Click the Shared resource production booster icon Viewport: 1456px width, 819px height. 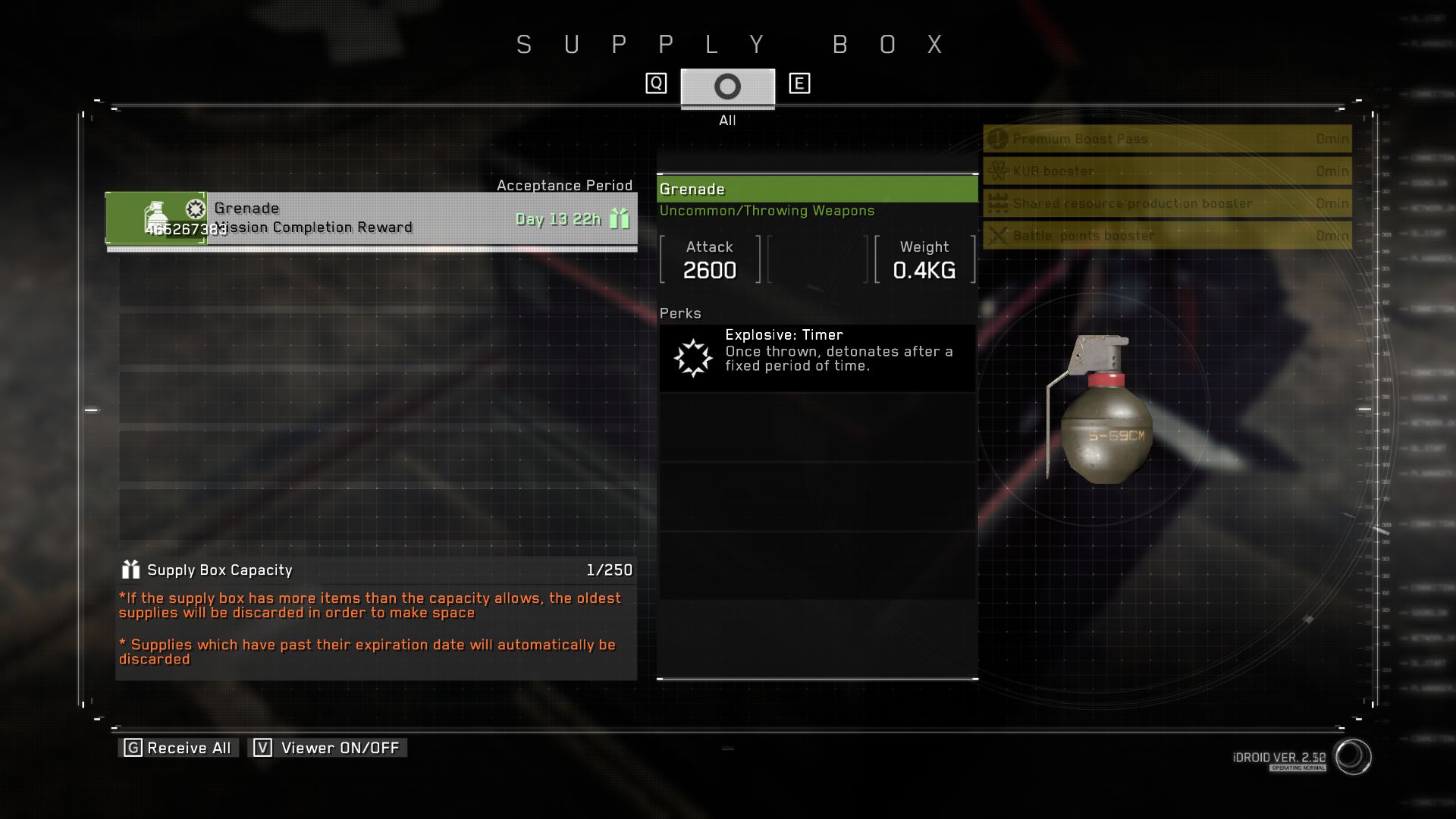point(997,203)
